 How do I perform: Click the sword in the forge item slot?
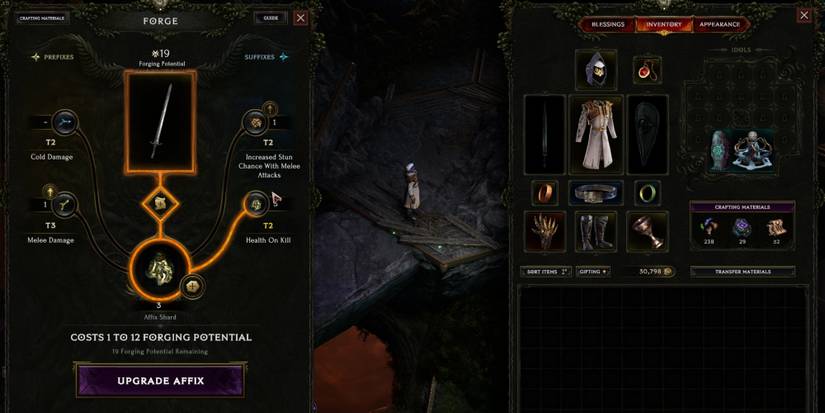point(160,120)
